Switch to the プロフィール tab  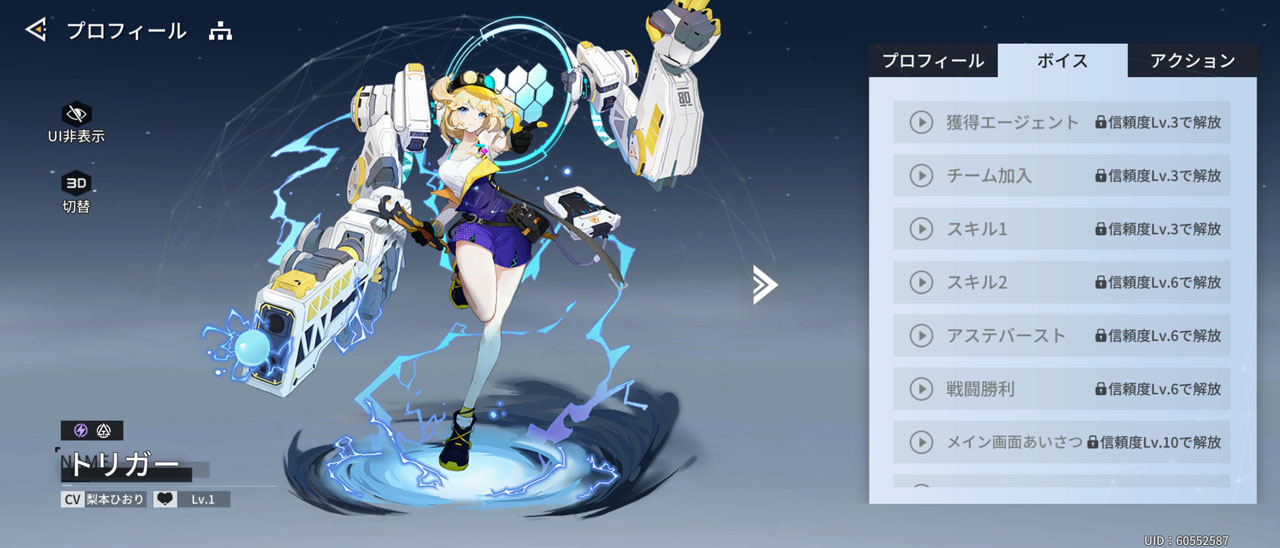coord(932,61)
